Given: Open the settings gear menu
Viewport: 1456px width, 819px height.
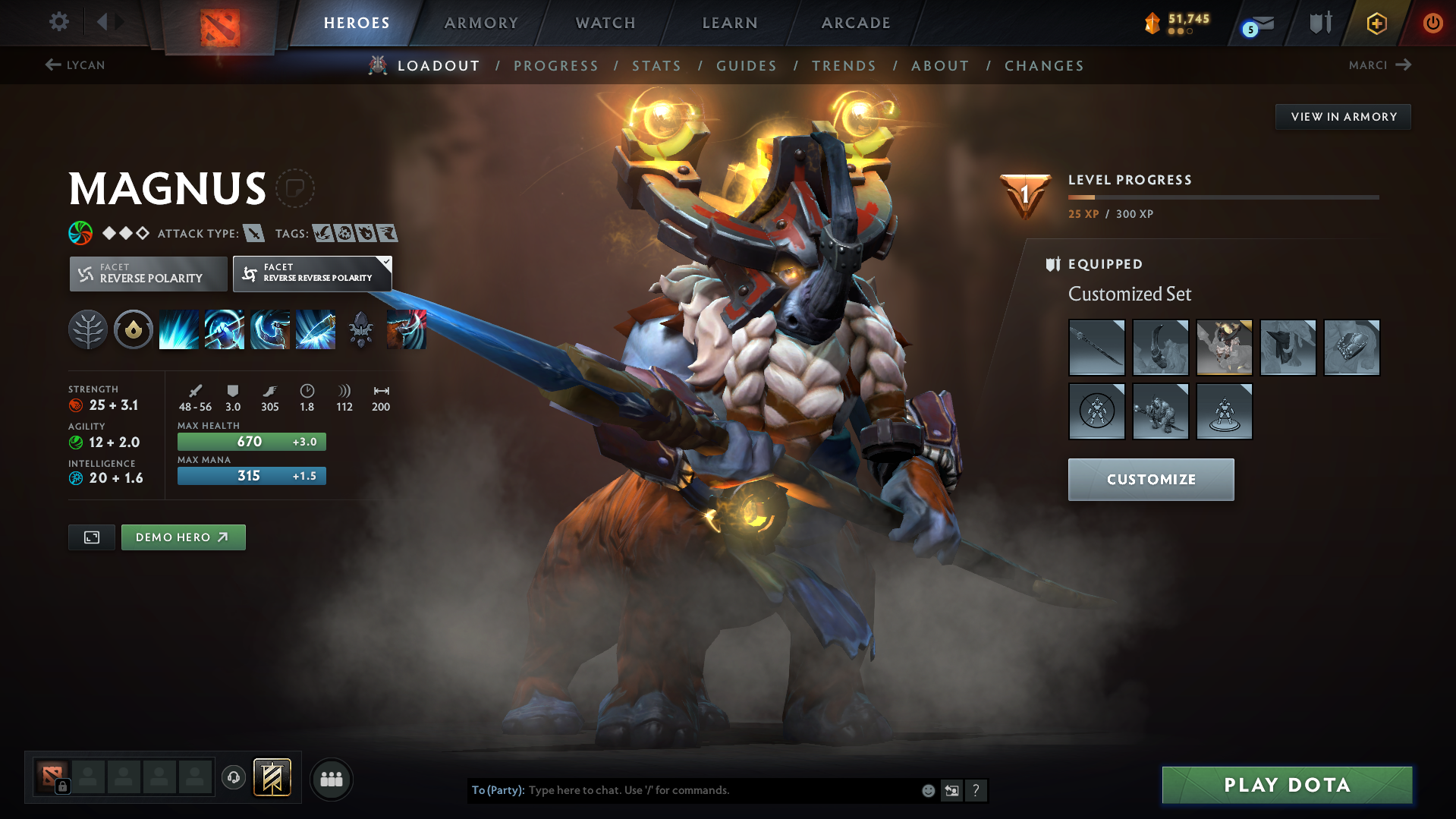Looking at the screenshot, I should click(x=59, y=22).
